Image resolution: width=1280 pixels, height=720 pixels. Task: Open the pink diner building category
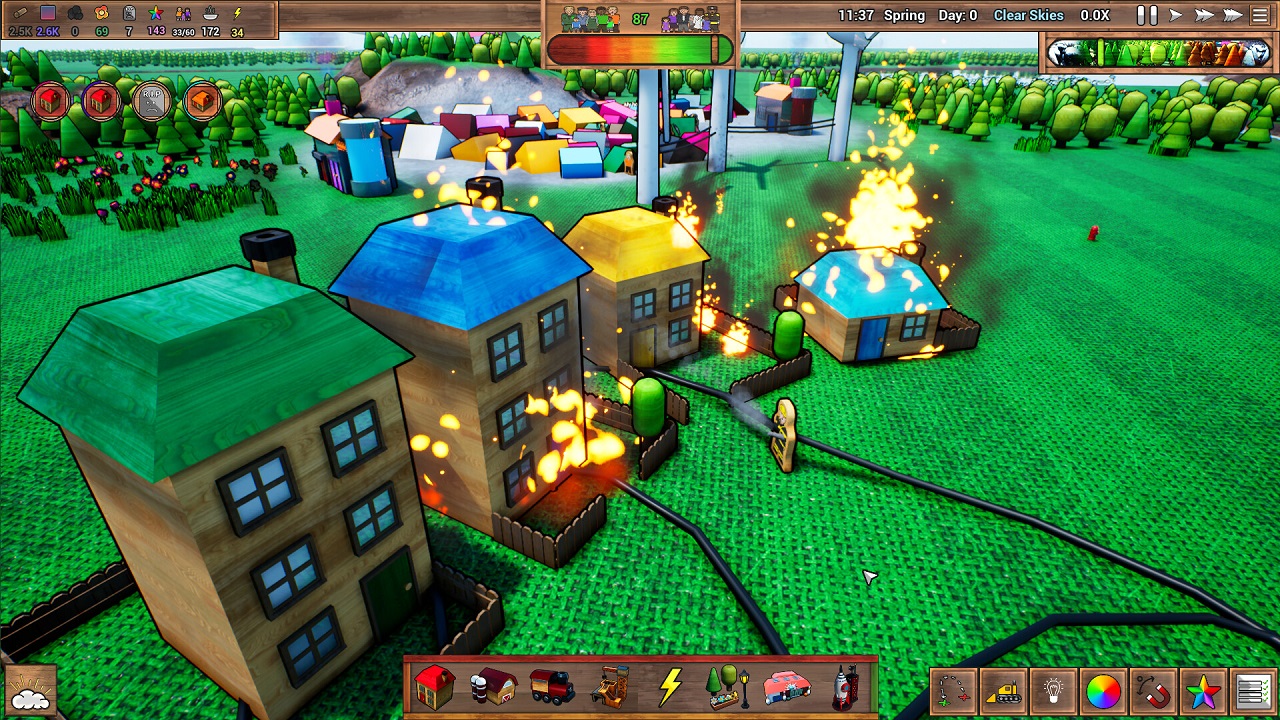click(787, 687)
